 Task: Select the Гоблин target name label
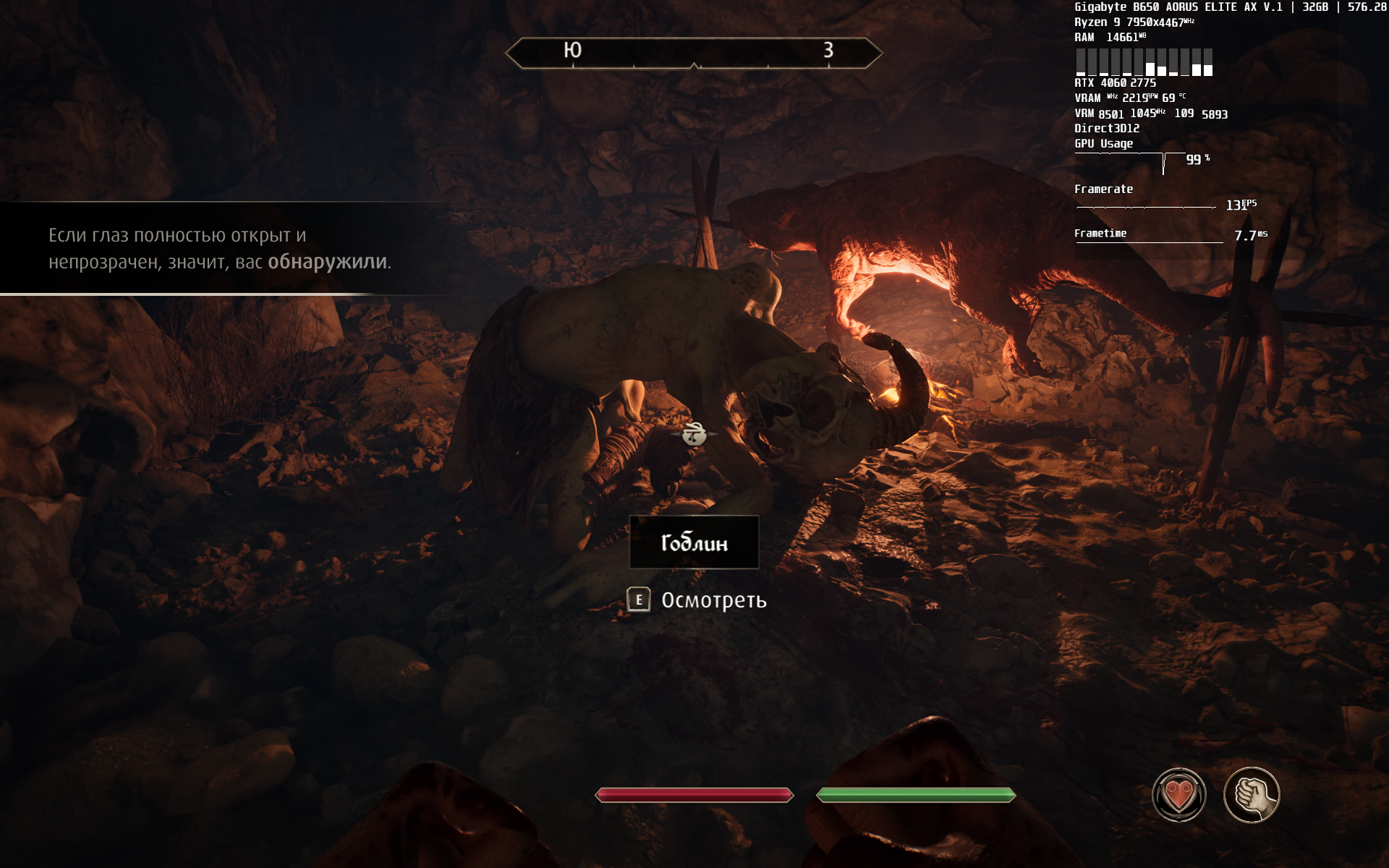[x=694, y=542]
